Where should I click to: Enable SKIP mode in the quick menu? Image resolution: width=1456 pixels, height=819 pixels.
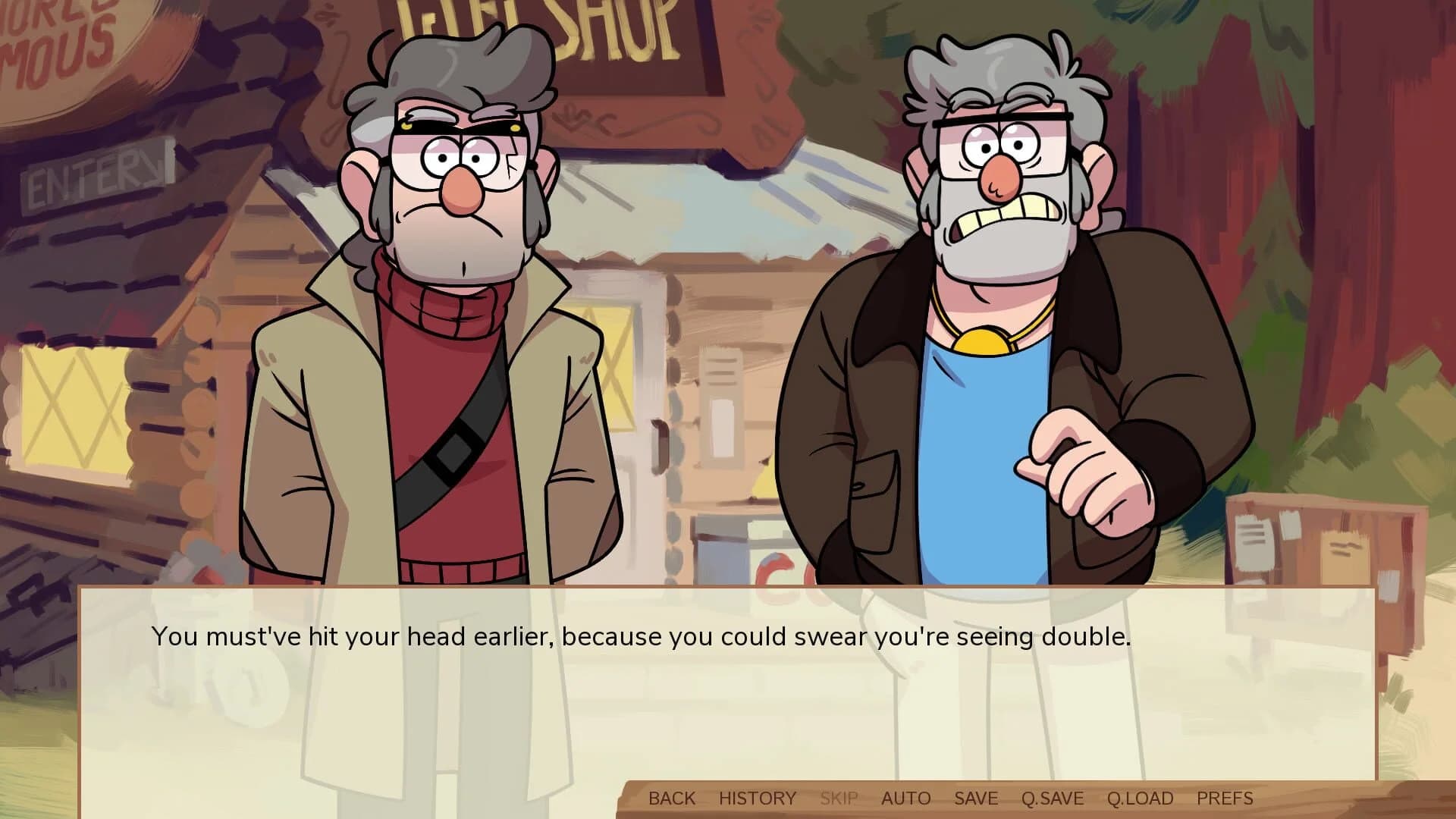(x=838, y=798)
